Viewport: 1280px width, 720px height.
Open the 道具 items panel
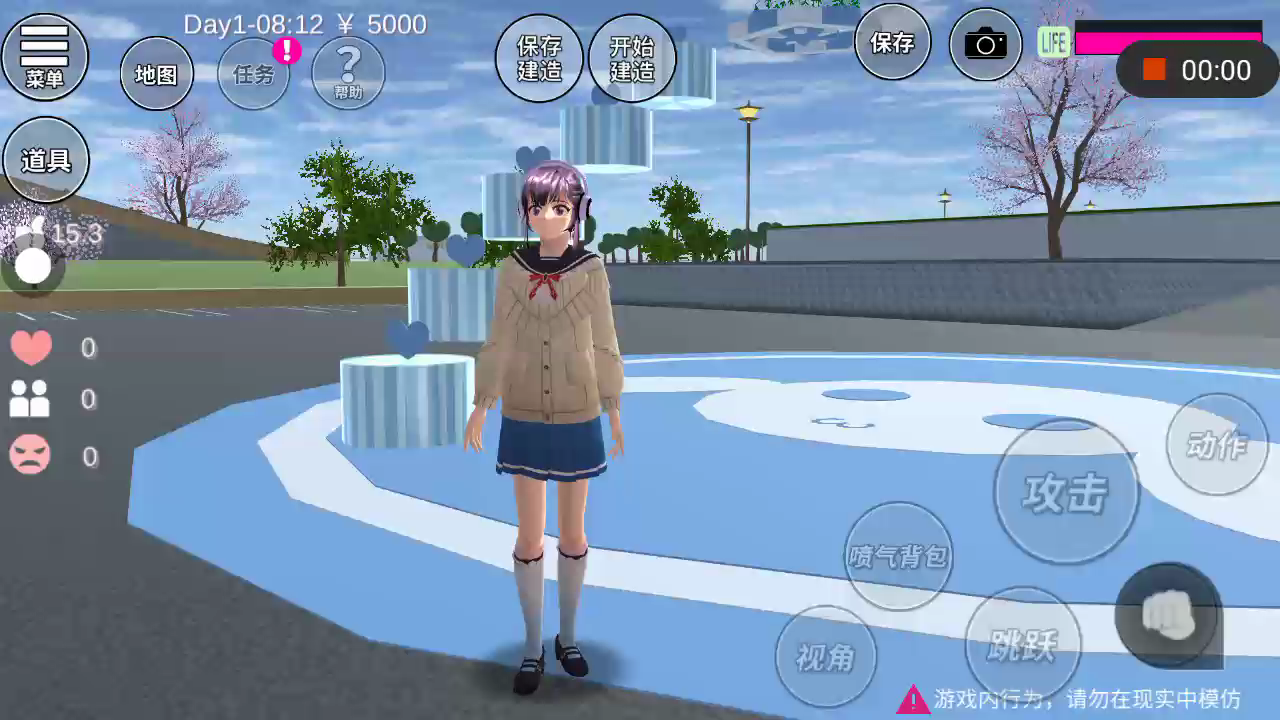[x=46, y=160]
